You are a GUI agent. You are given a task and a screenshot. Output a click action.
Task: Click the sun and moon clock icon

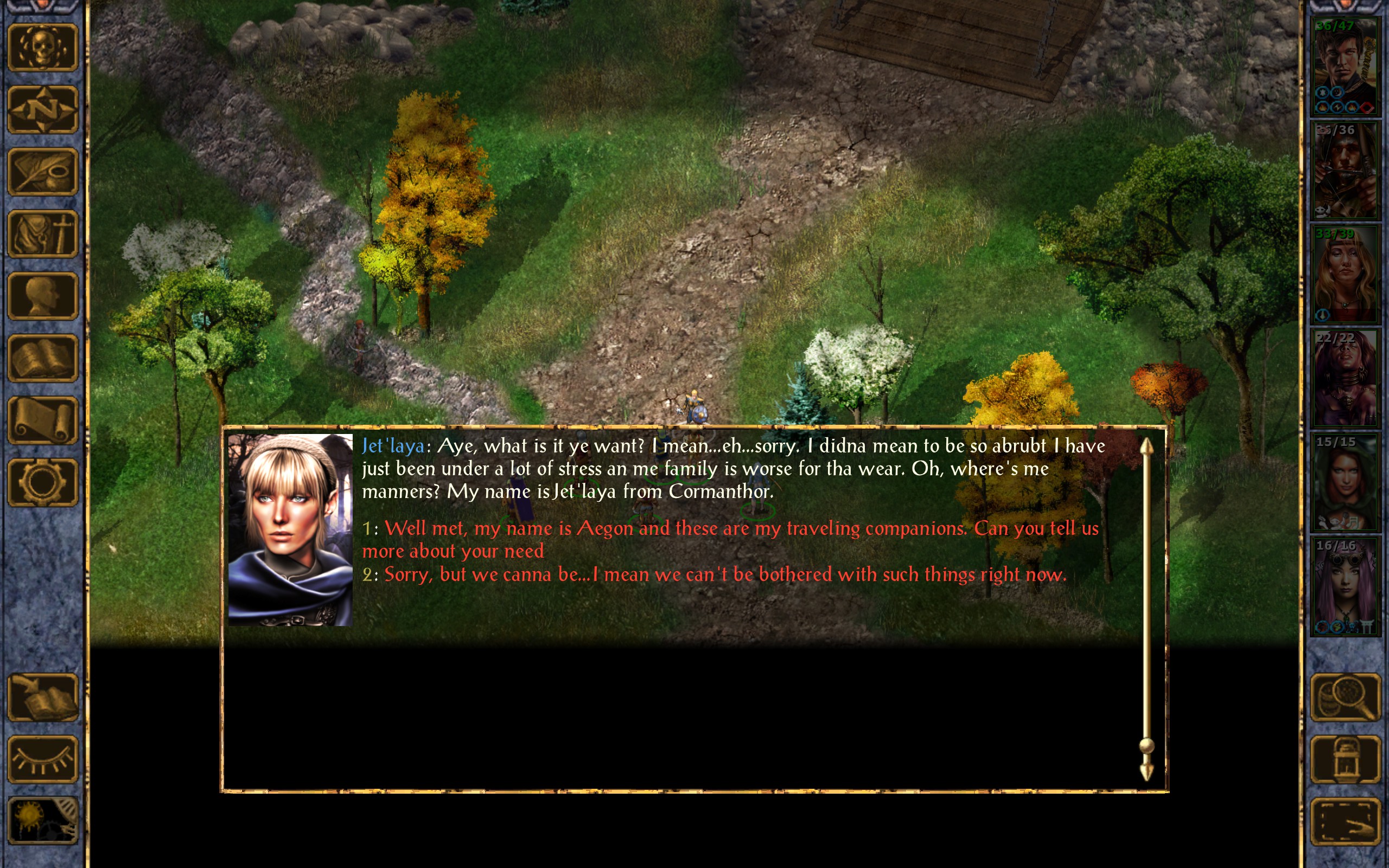pos(43,821)
